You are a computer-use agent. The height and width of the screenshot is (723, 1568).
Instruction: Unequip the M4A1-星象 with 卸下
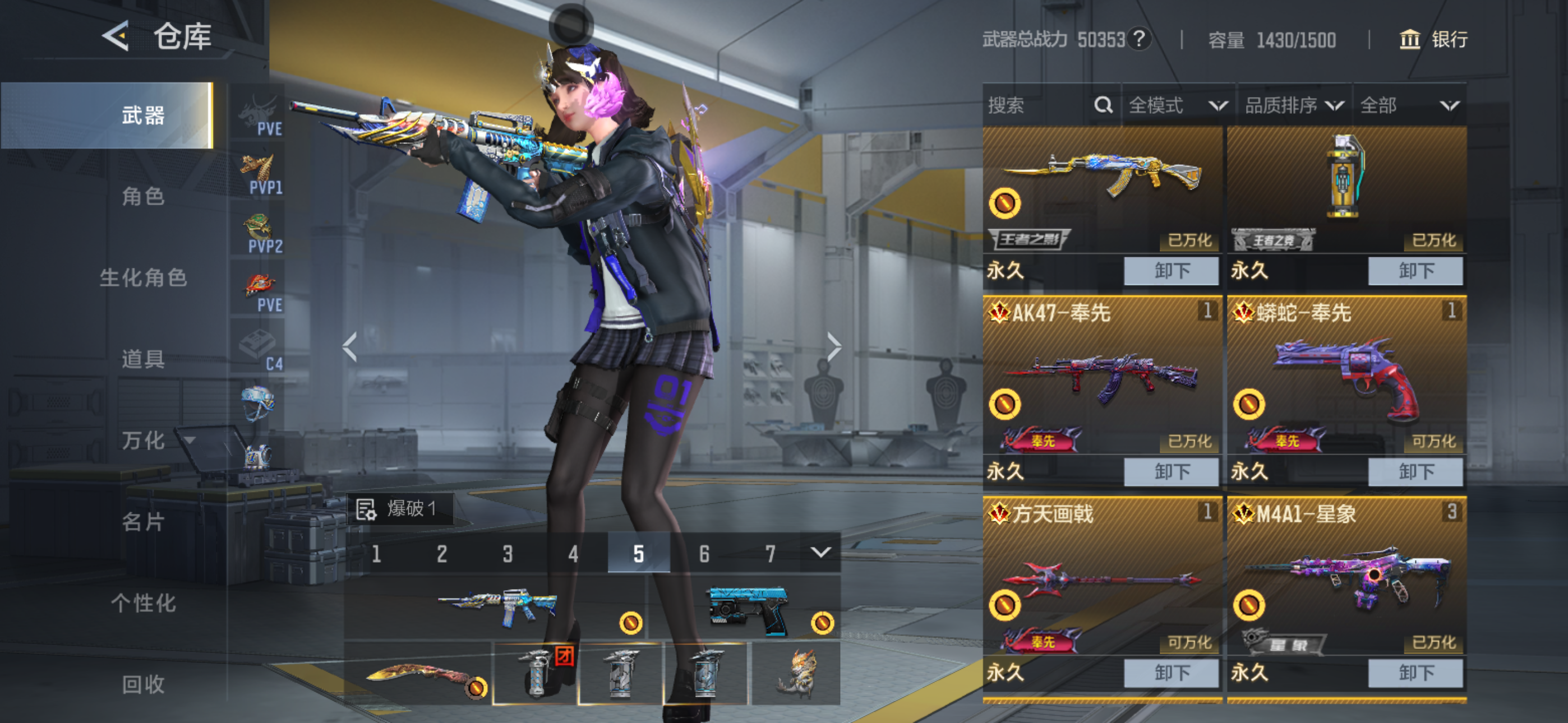[1415, 673]
